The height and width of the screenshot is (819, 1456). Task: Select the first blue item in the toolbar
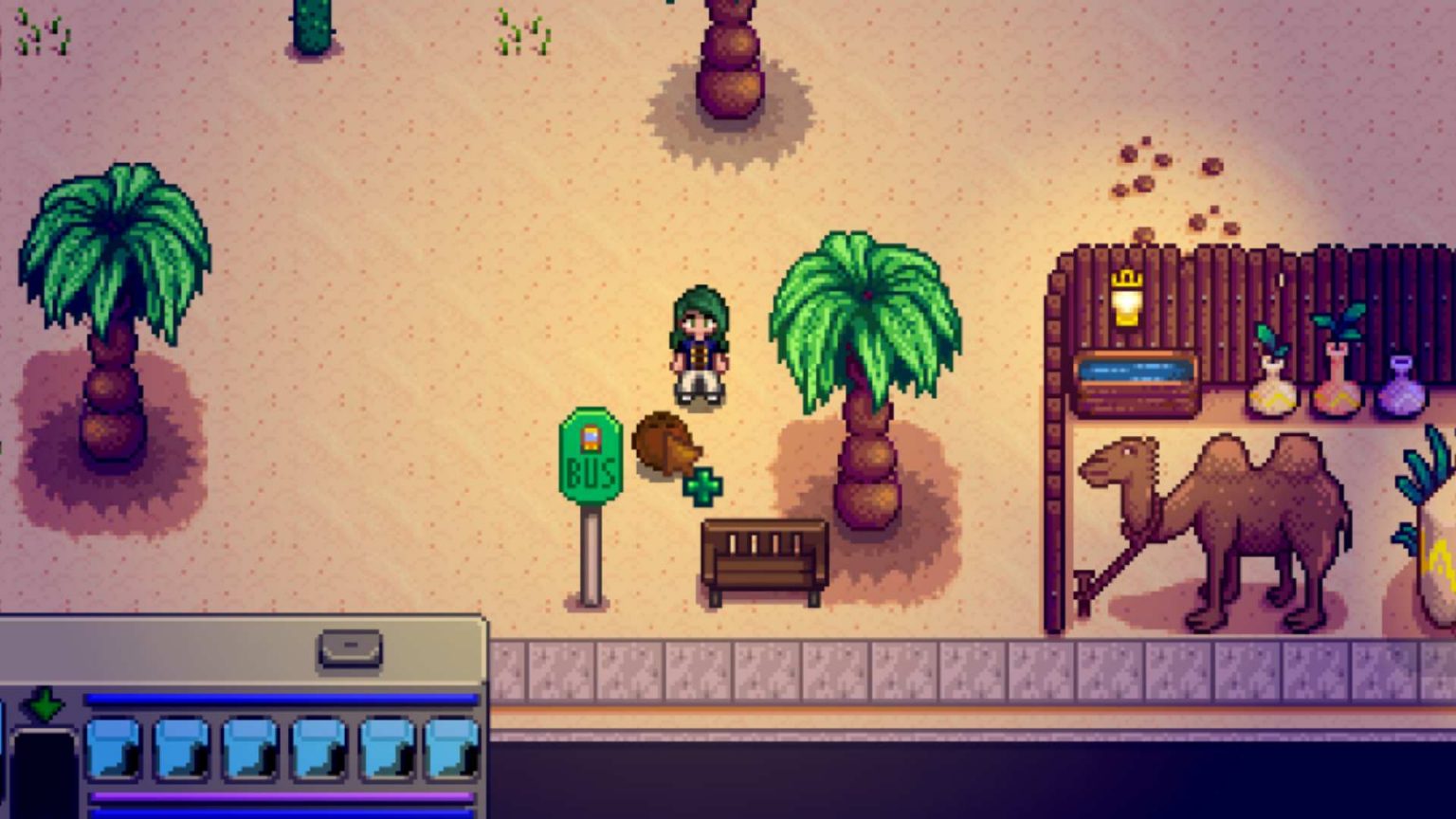(114, 749)
